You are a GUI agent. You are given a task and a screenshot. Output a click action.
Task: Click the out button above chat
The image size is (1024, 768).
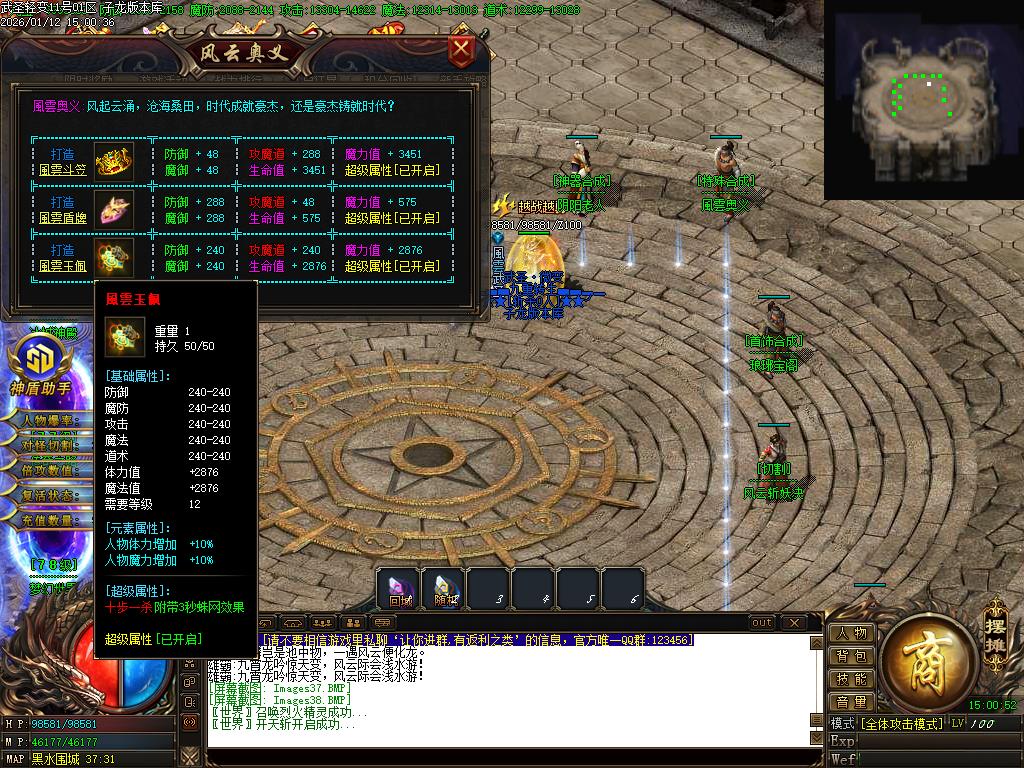(762, 623)
